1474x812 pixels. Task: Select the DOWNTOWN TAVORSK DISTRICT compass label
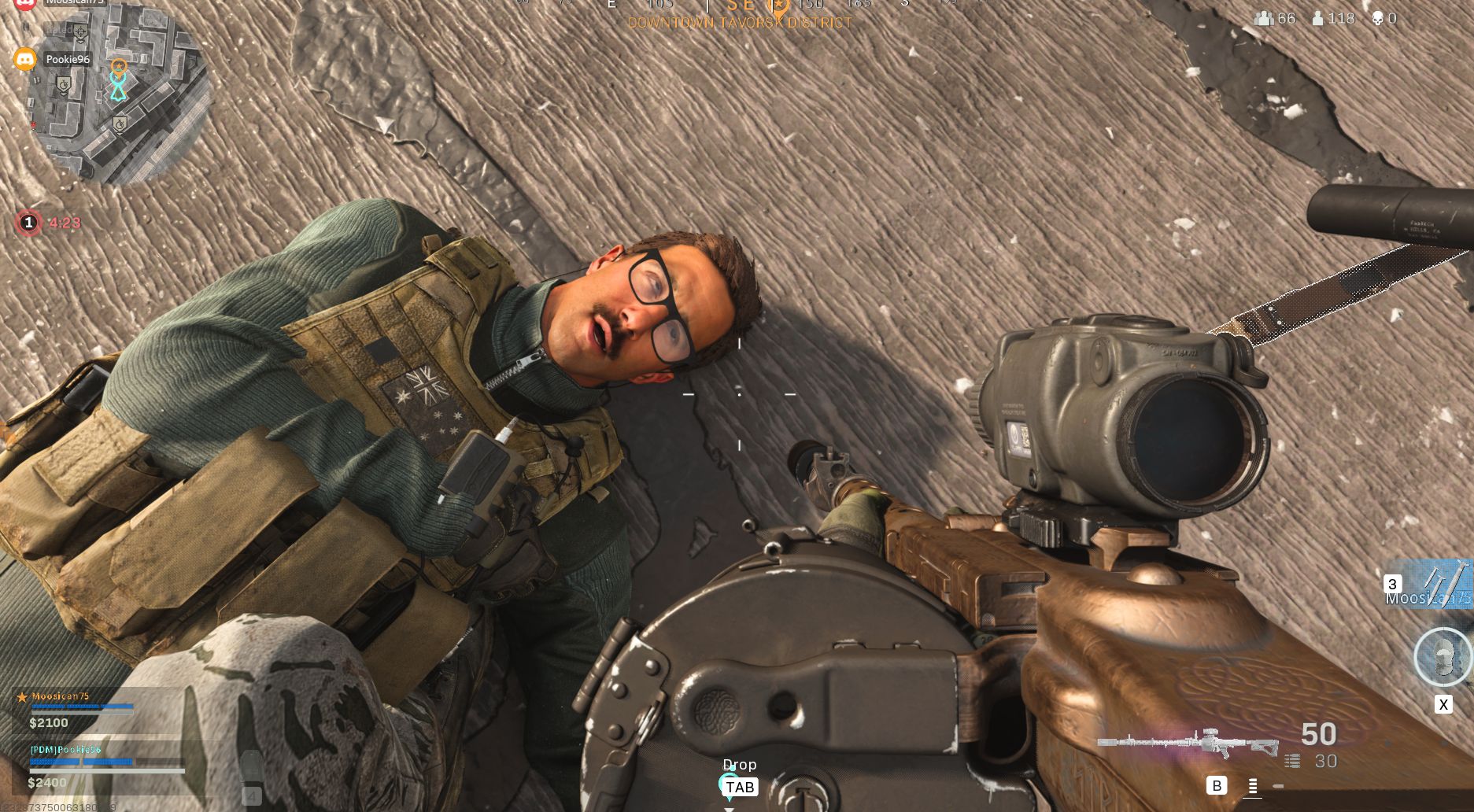(738, 22)
